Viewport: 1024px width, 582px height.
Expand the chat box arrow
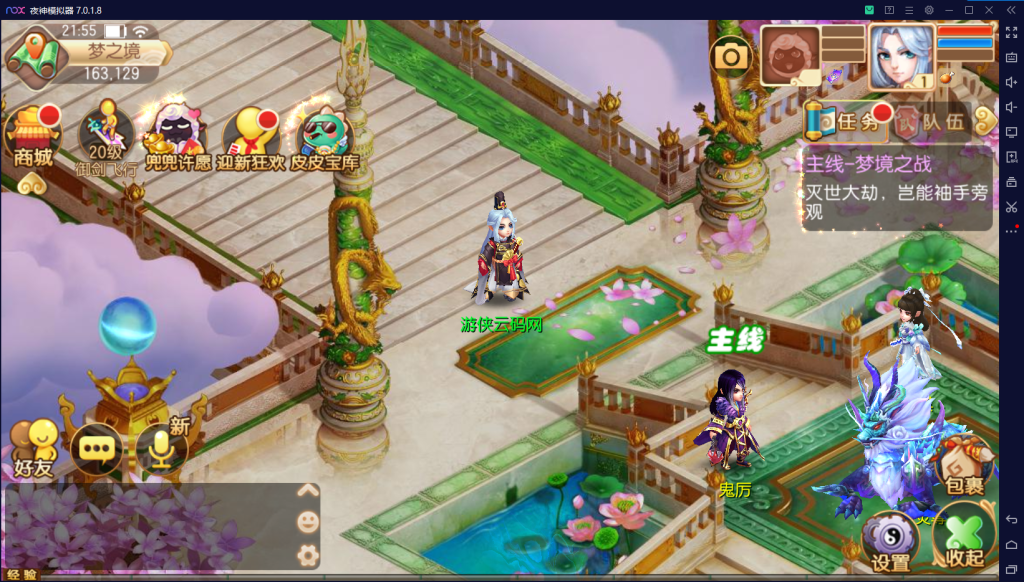coord(308,490)
